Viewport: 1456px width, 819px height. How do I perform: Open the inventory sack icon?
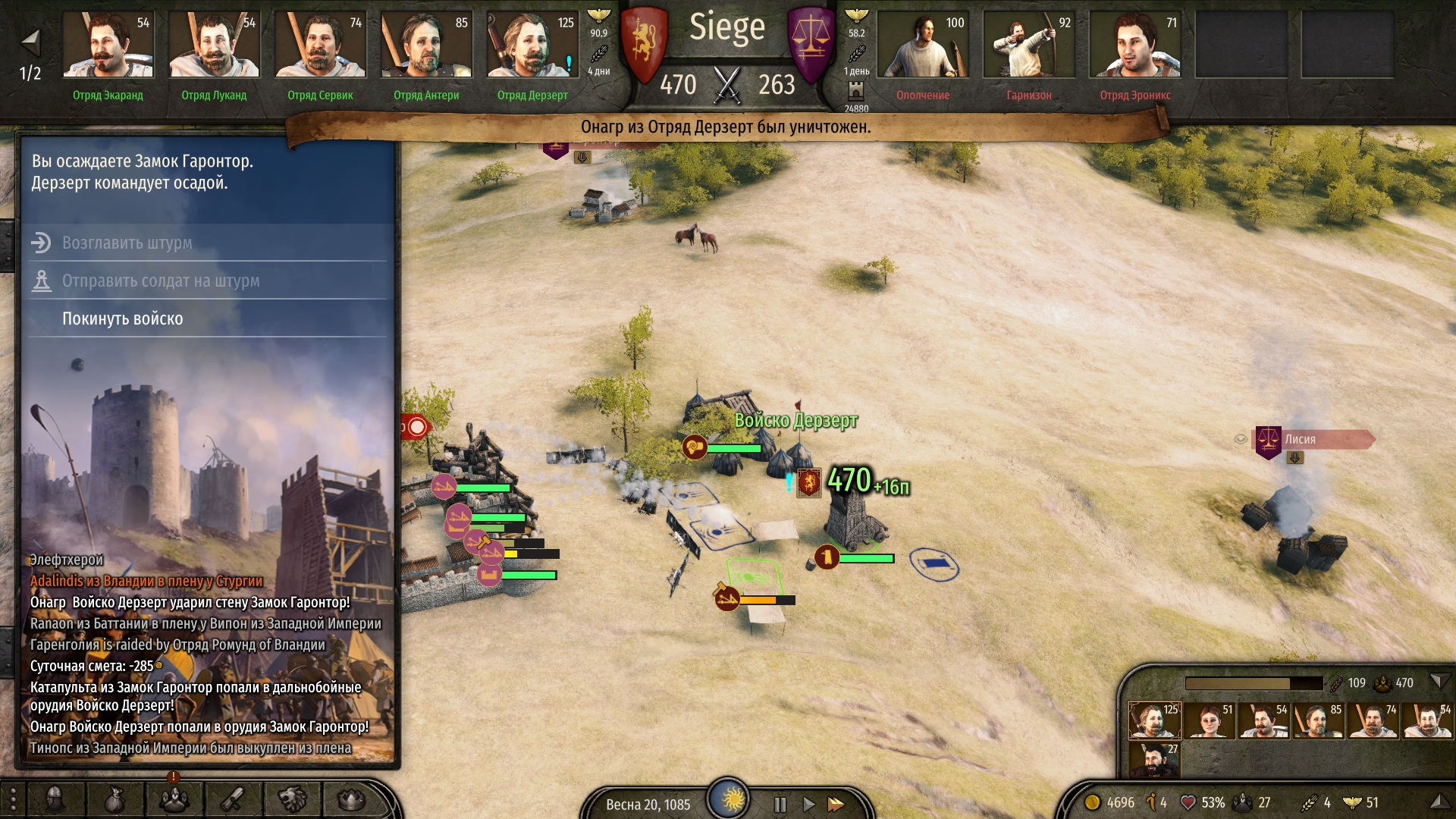(115, 799)
